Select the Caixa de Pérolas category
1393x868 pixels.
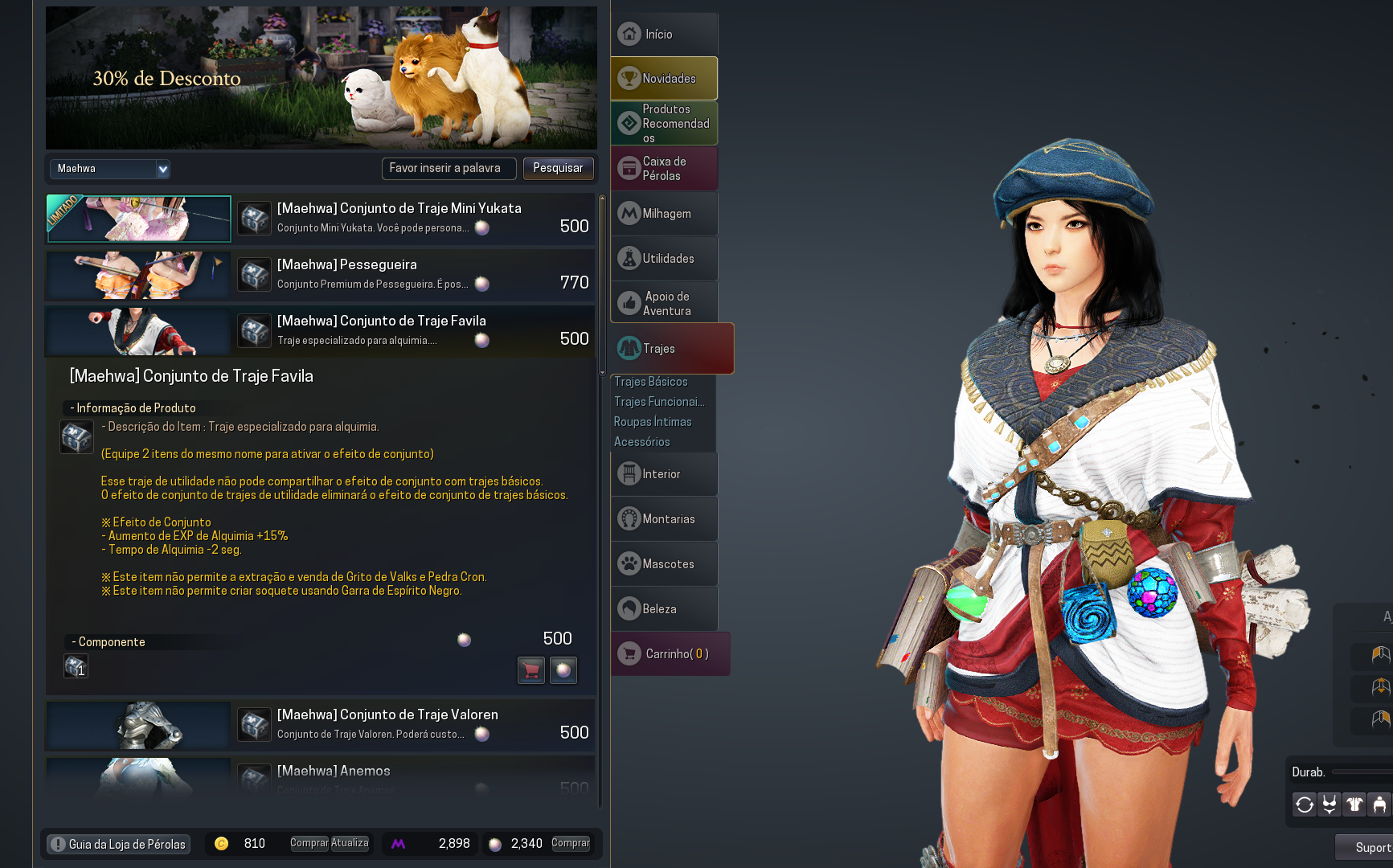coord(664,169)
